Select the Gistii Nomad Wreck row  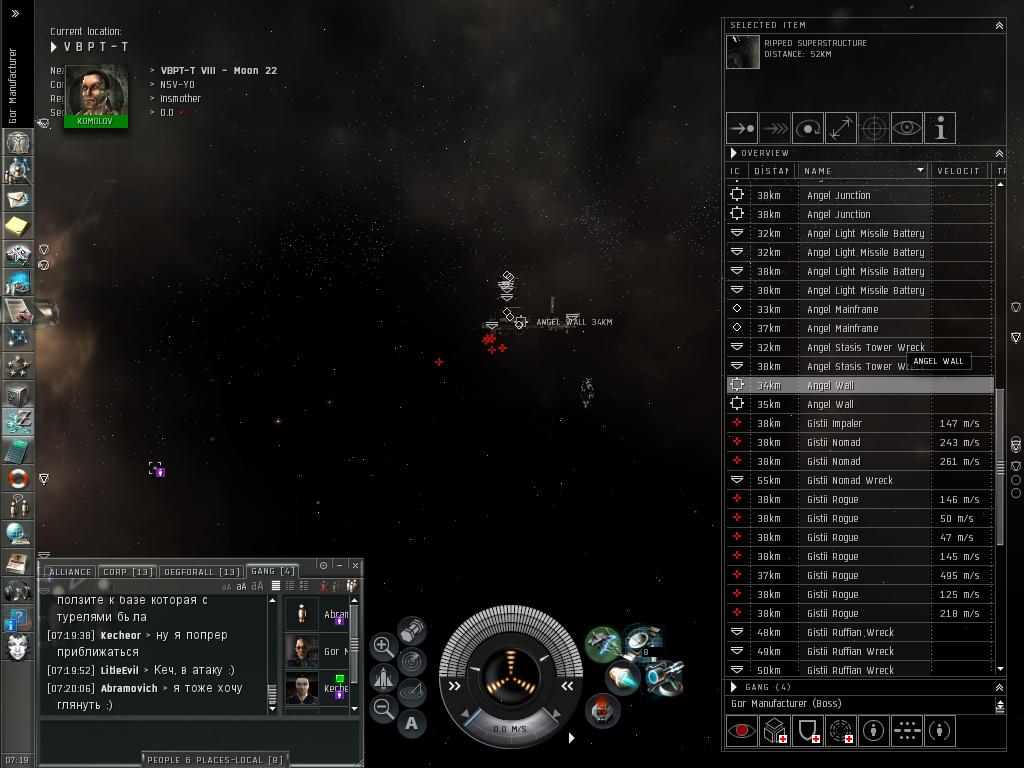click(x=860, y=480)
